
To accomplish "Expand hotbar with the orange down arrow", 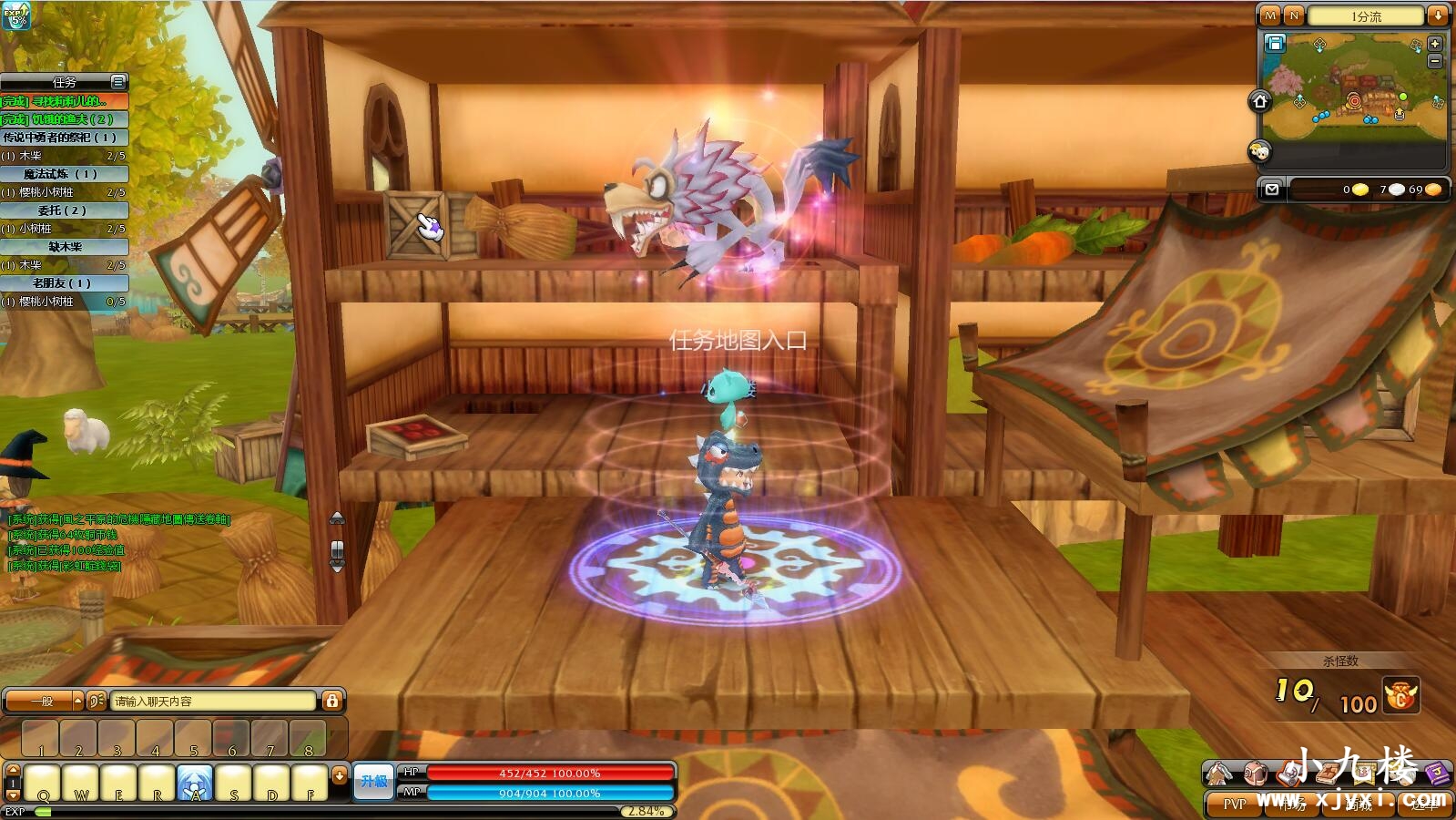I will tap(340, 775).
